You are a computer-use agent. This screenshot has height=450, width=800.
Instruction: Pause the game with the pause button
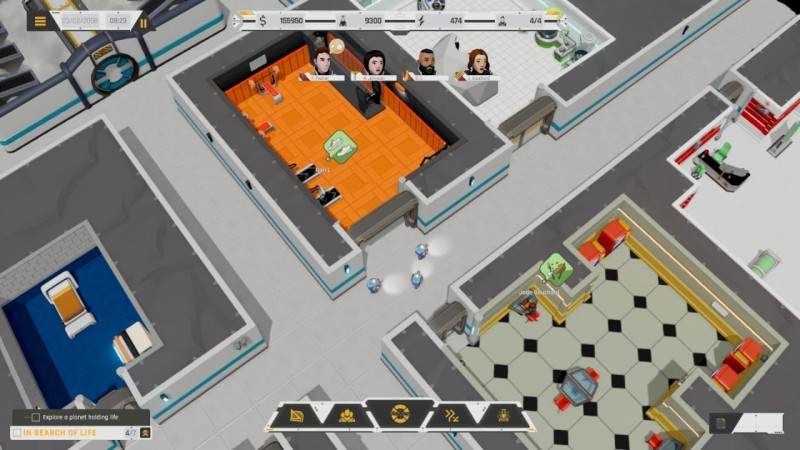pyautogui.click(x=143, y=21)
